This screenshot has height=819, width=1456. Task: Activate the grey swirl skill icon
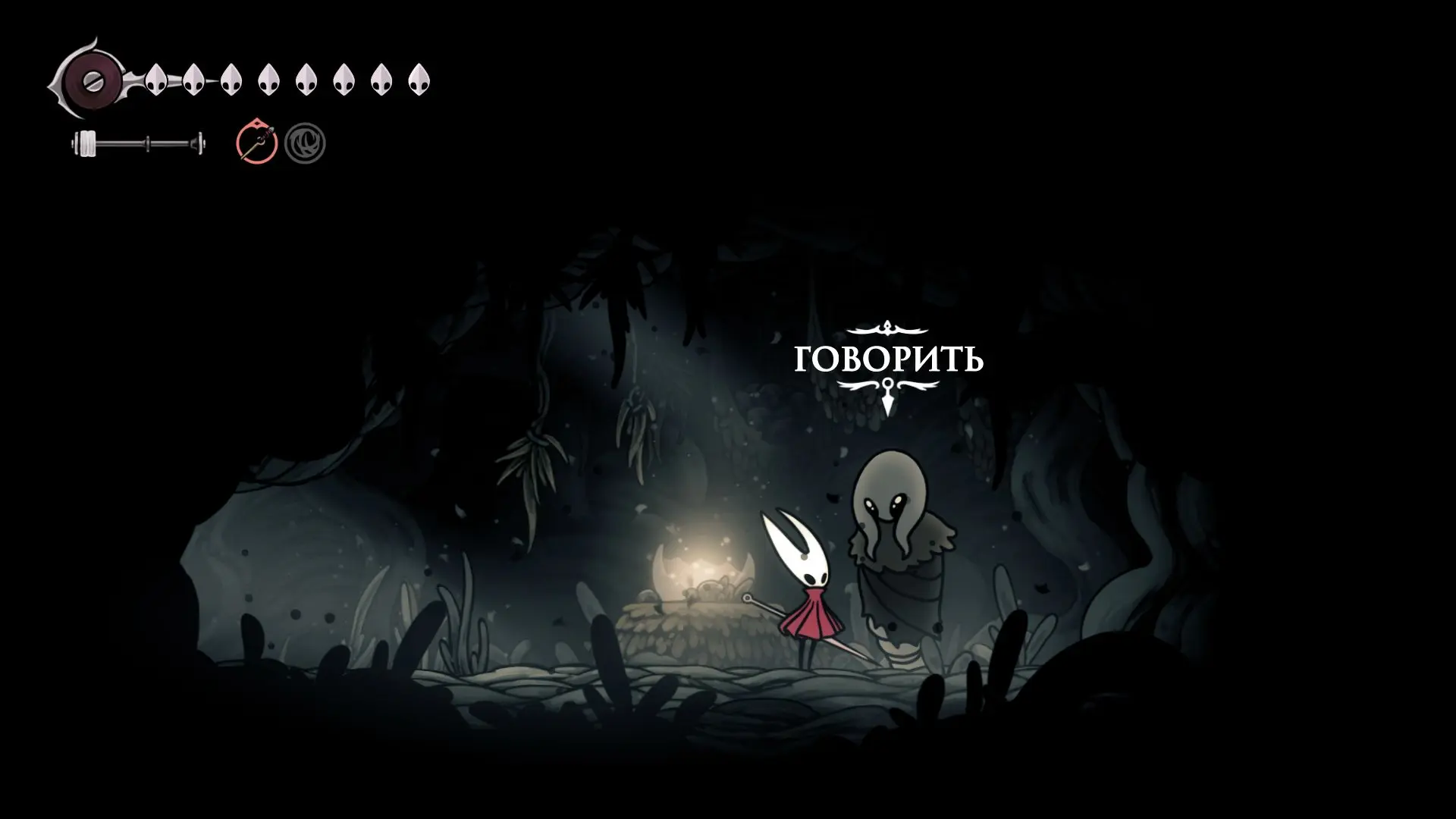305,143
